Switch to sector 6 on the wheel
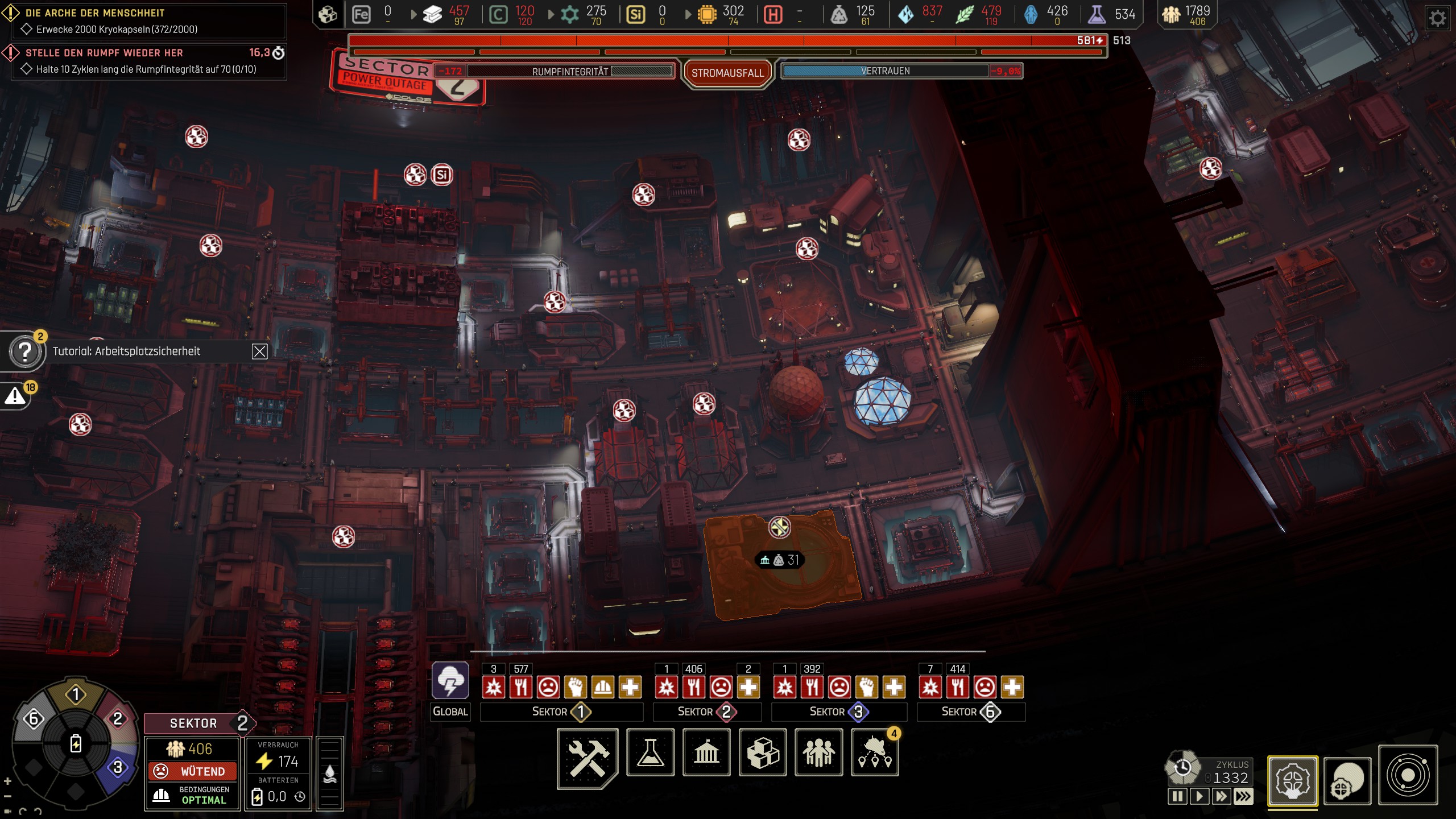Viewport: 1456px width, 819px height. [33, 719]
